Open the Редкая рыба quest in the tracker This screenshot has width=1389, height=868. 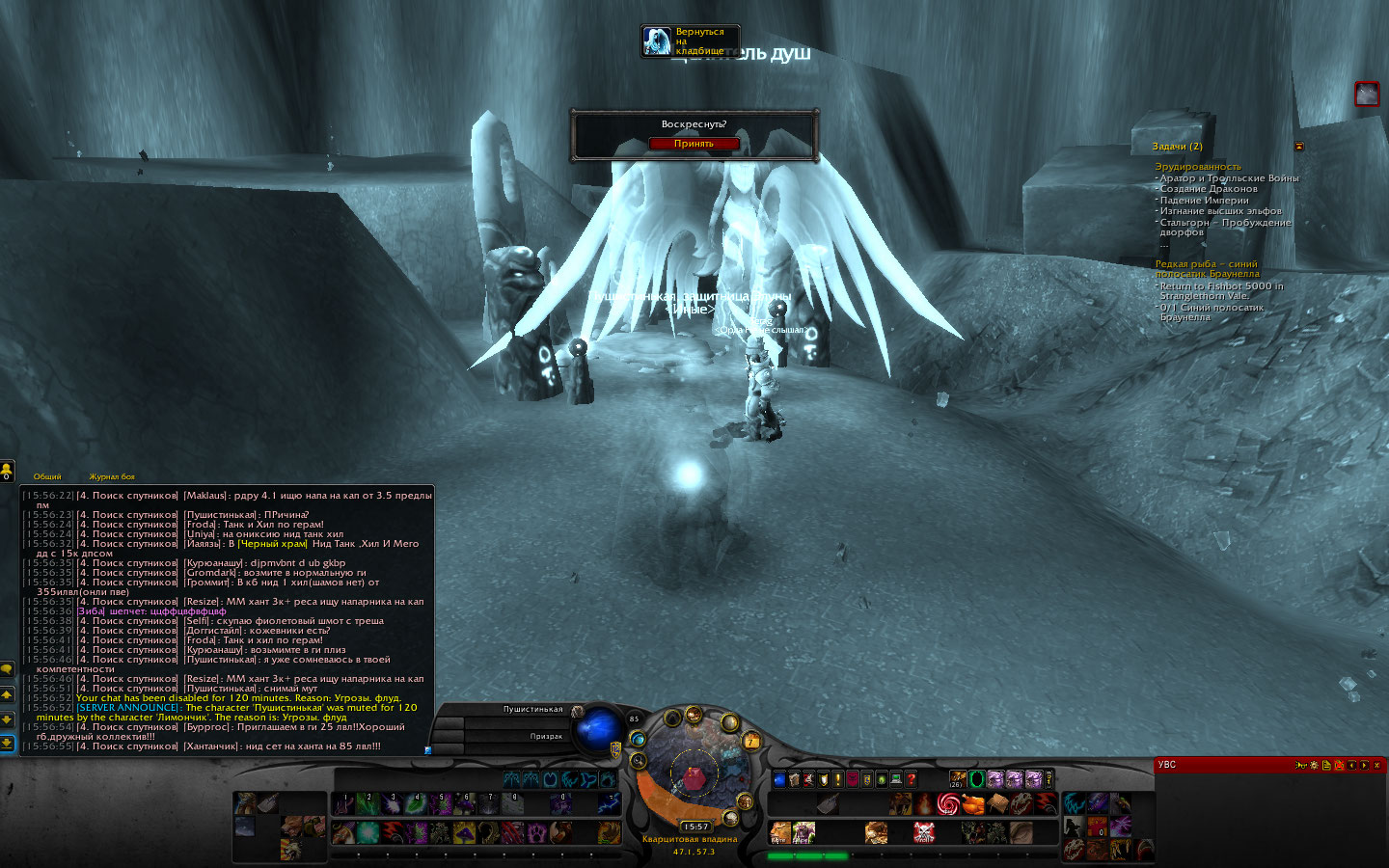click(x=1207, y=269)
